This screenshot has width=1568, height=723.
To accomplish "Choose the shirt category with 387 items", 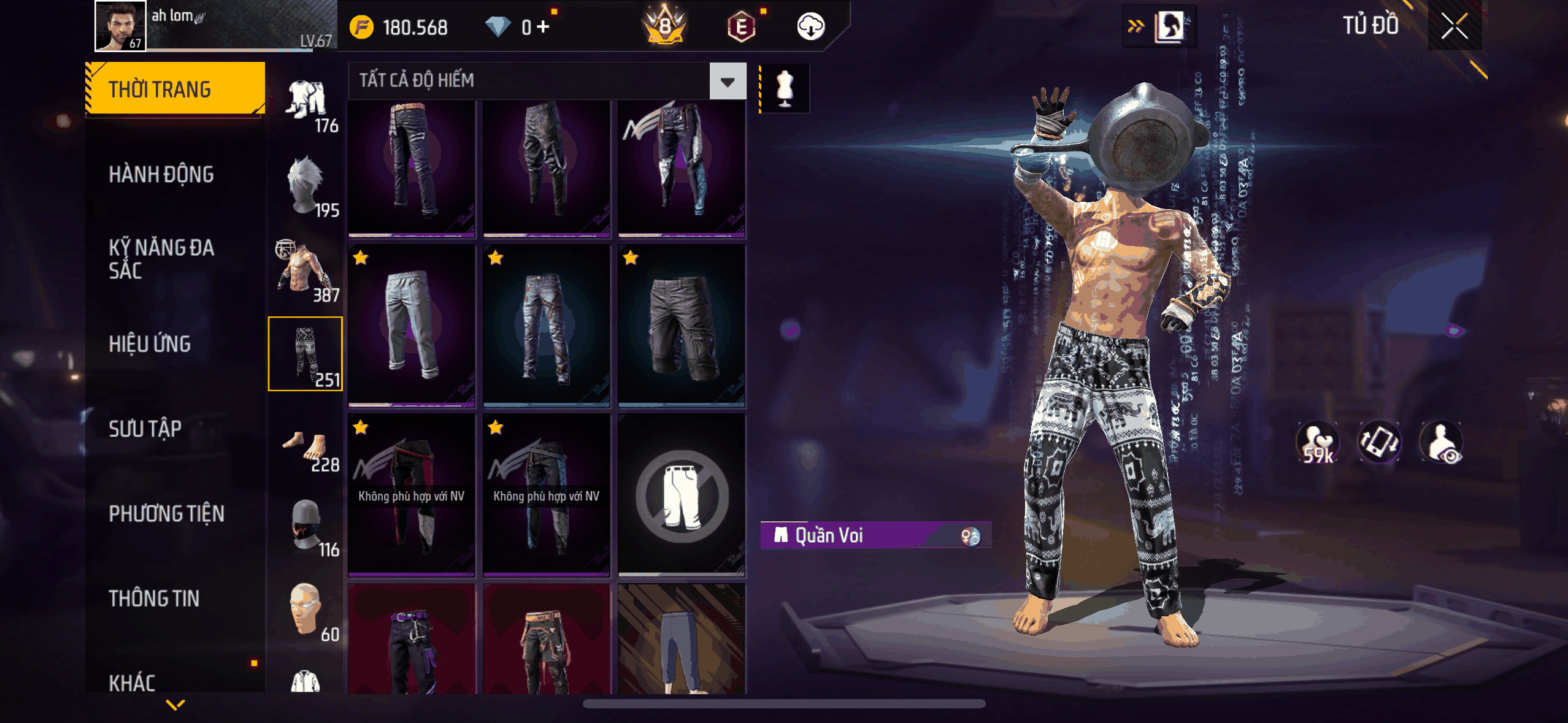I will pos(306,270).
